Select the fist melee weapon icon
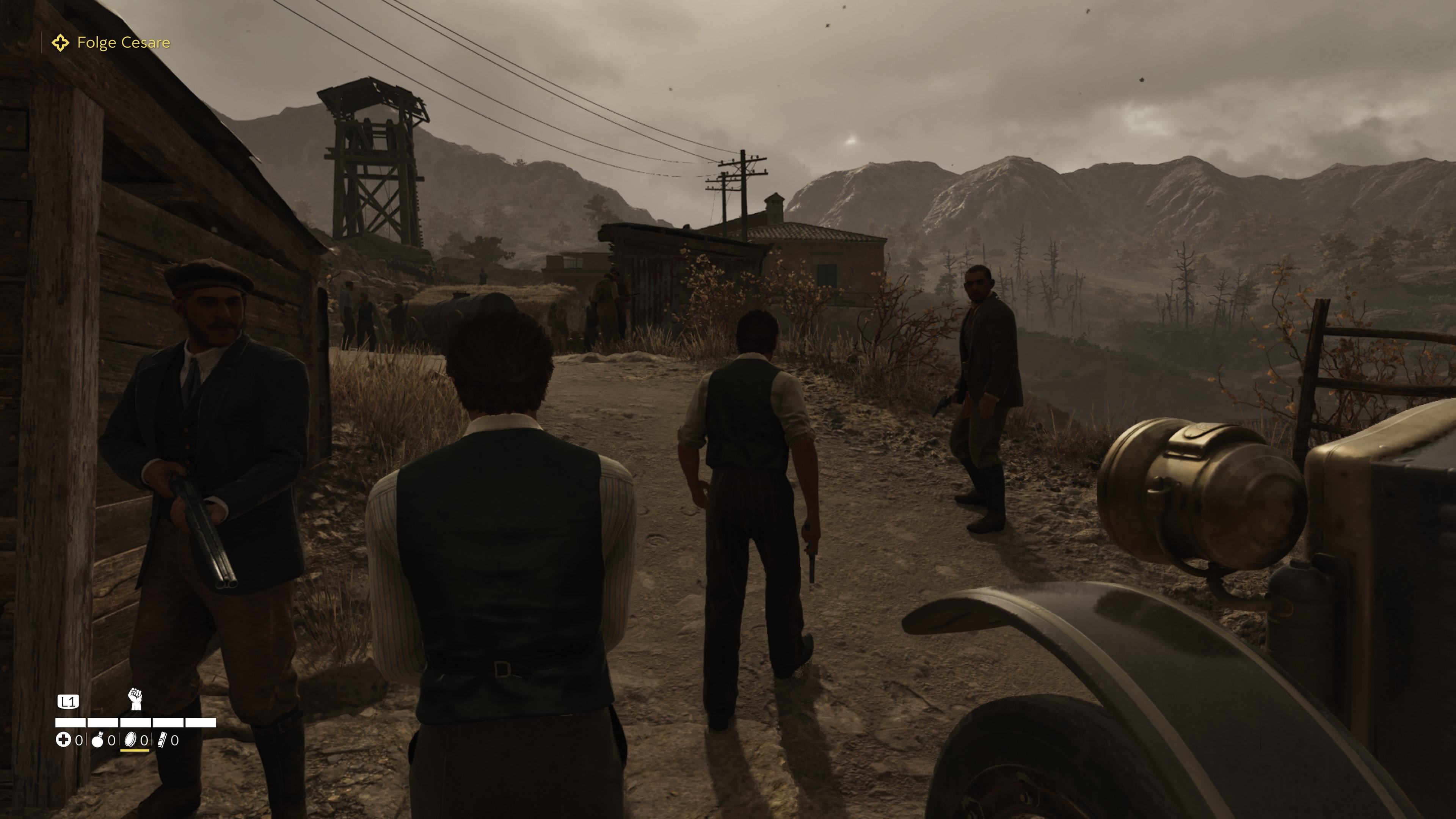1456x819 pixels. pos(135,699)
